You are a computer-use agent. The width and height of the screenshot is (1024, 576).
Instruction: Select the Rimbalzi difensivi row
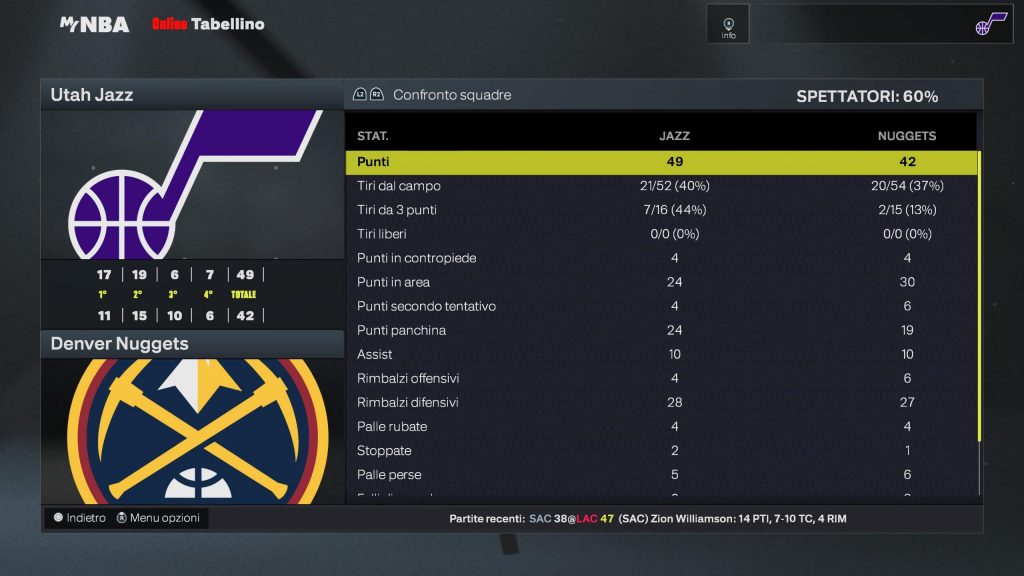pos(660,402)
